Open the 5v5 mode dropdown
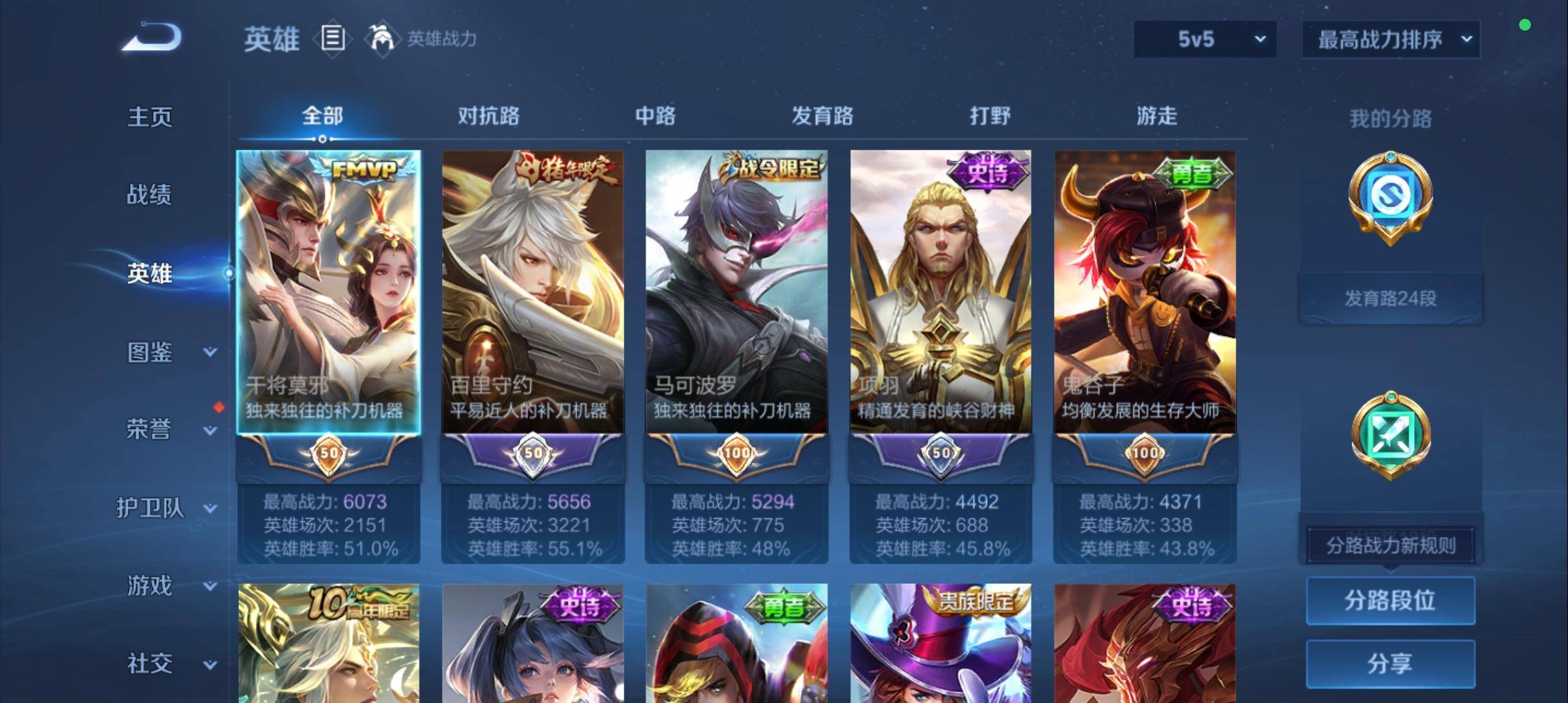The width and height of the screenshot is (1568, 703). (1204, 39)
